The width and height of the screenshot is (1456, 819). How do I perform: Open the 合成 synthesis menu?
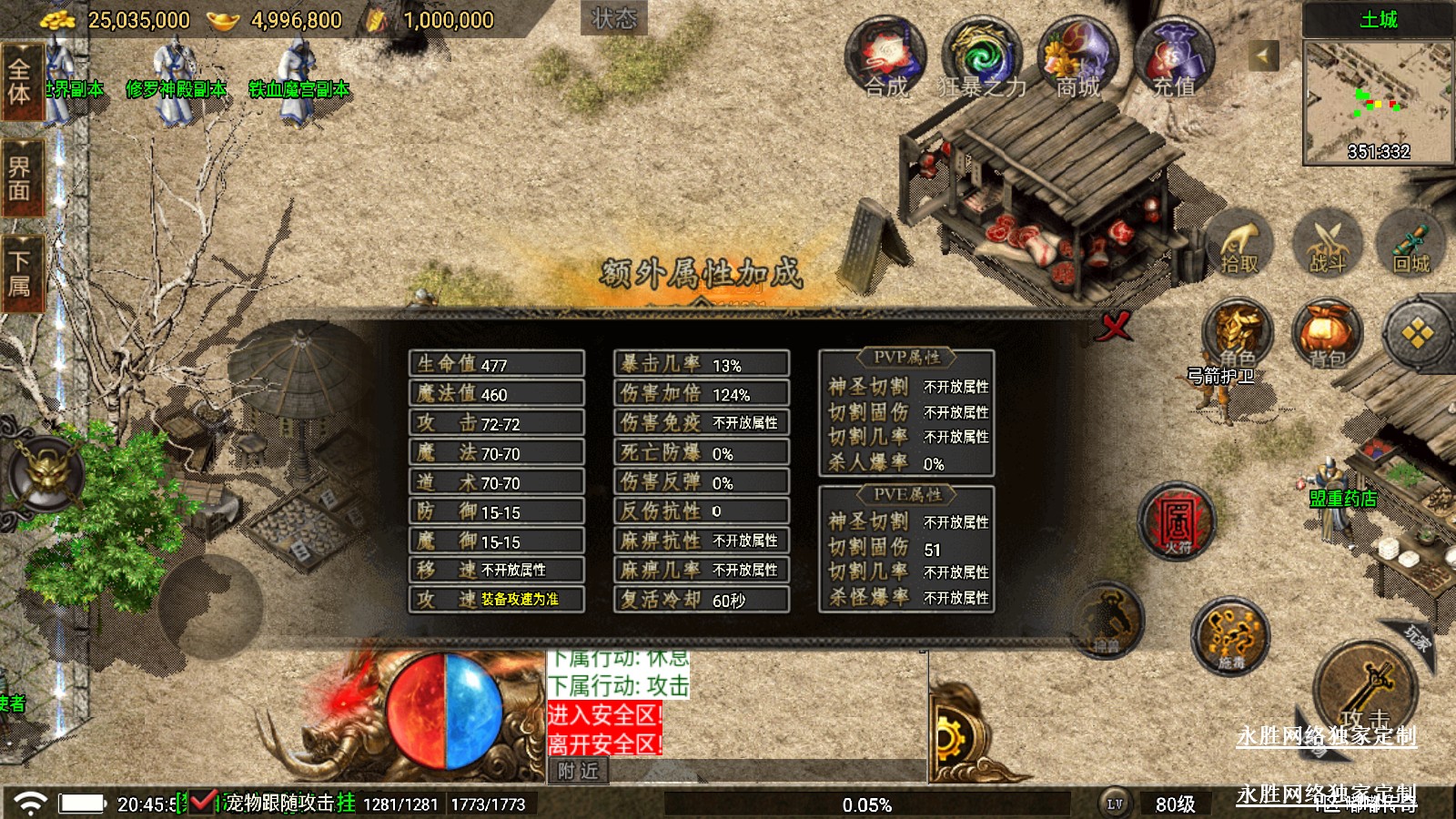(885, 56)
